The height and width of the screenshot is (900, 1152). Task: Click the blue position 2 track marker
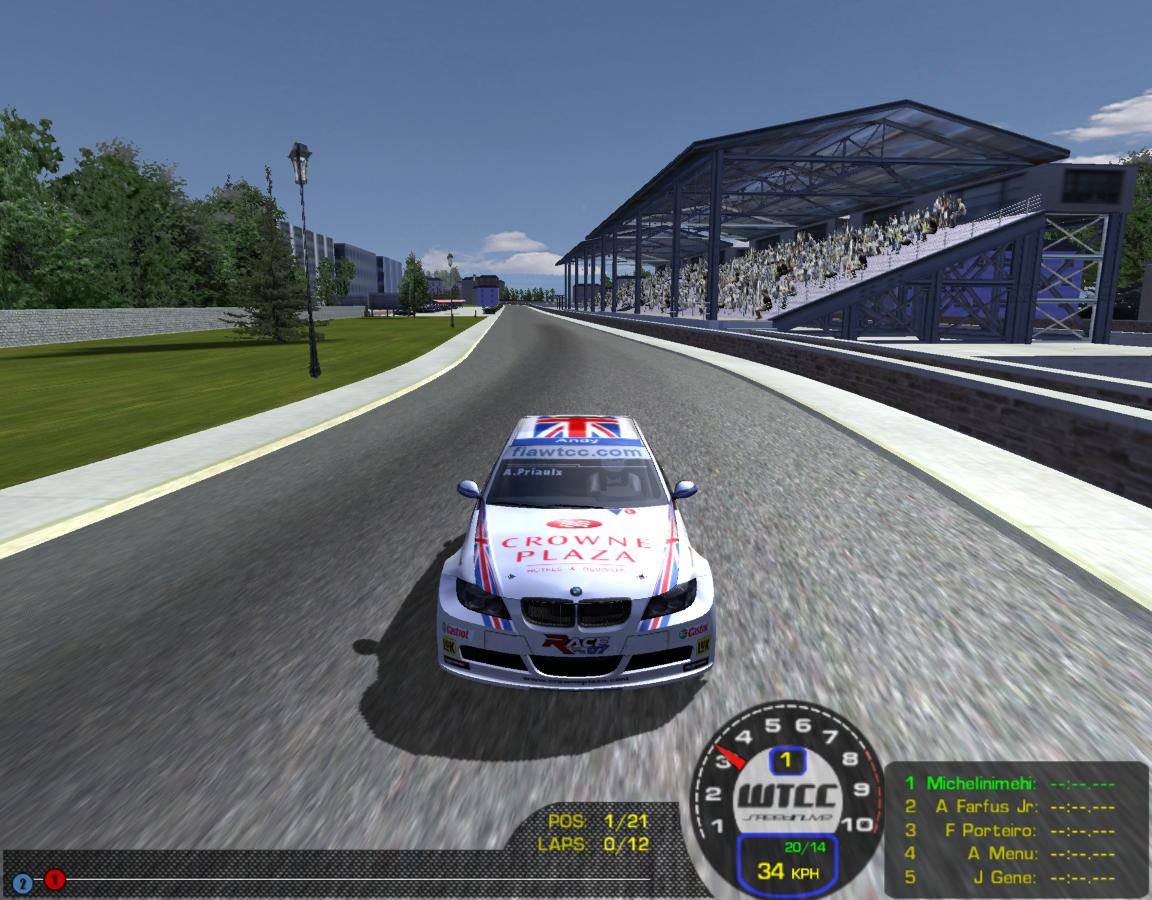click(x=22, y=884)
